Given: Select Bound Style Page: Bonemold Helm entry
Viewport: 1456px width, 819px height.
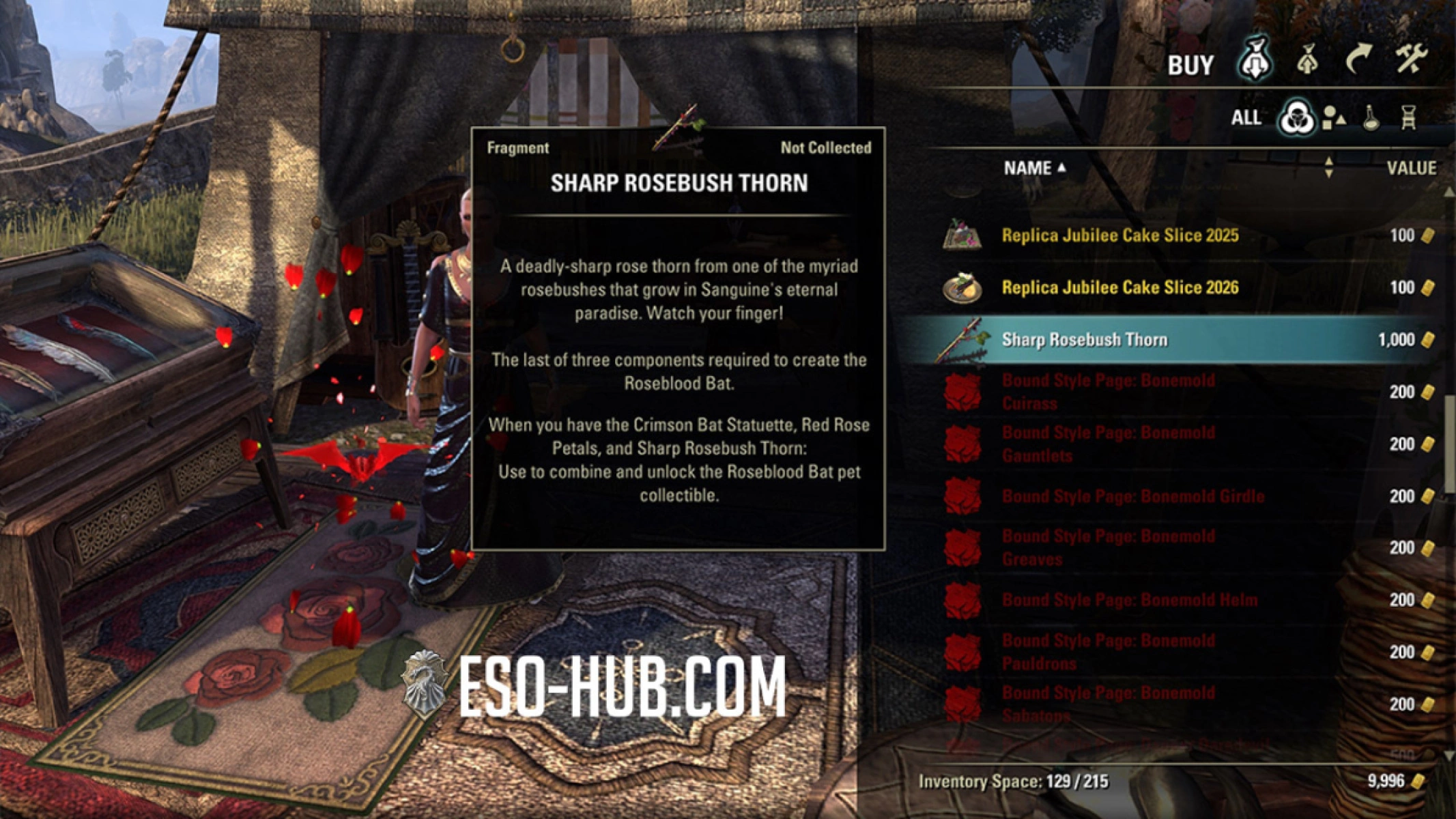Looking at the screenshot, I should tap(1125, 600).
